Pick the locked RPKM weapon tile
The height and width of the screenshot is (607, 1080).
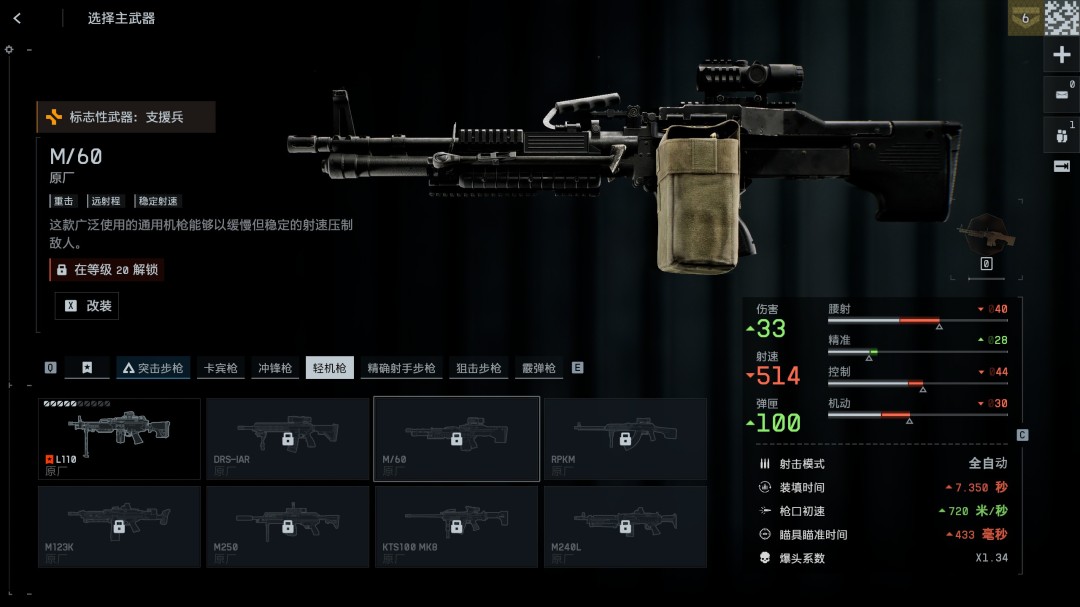click(625, 438)
